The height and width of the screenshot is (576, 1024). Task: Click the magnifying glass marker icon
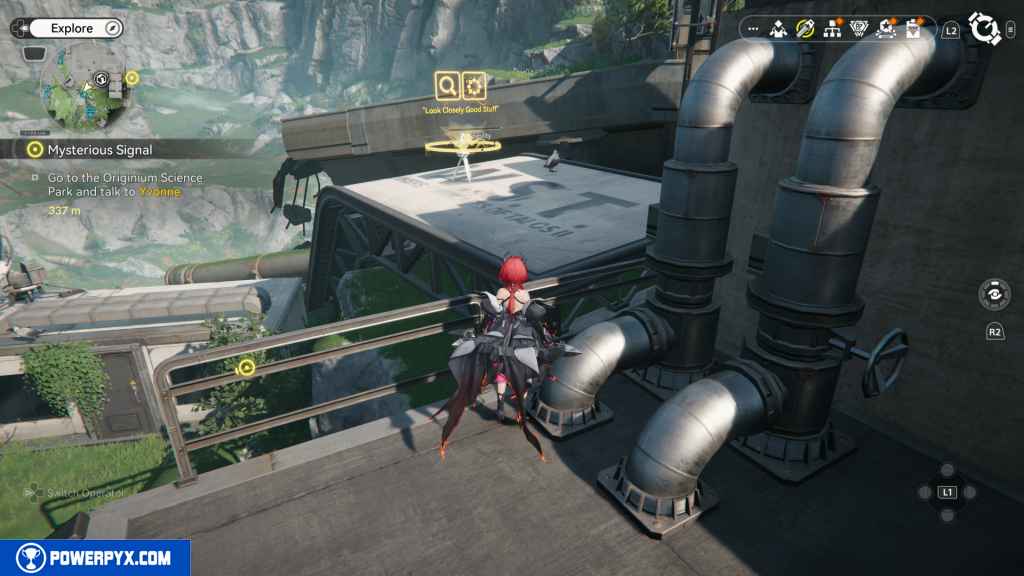click(447, 84)
